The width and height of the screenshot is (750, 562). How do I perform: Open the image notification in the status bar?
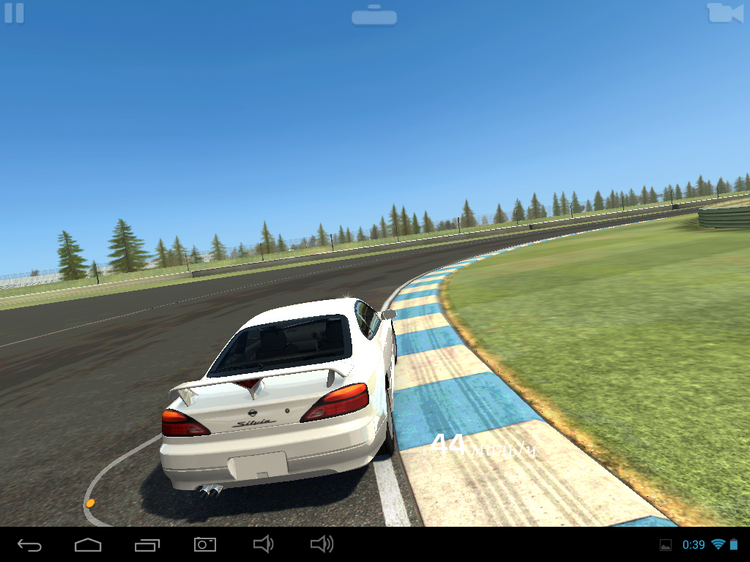click(x=666, y=545)
